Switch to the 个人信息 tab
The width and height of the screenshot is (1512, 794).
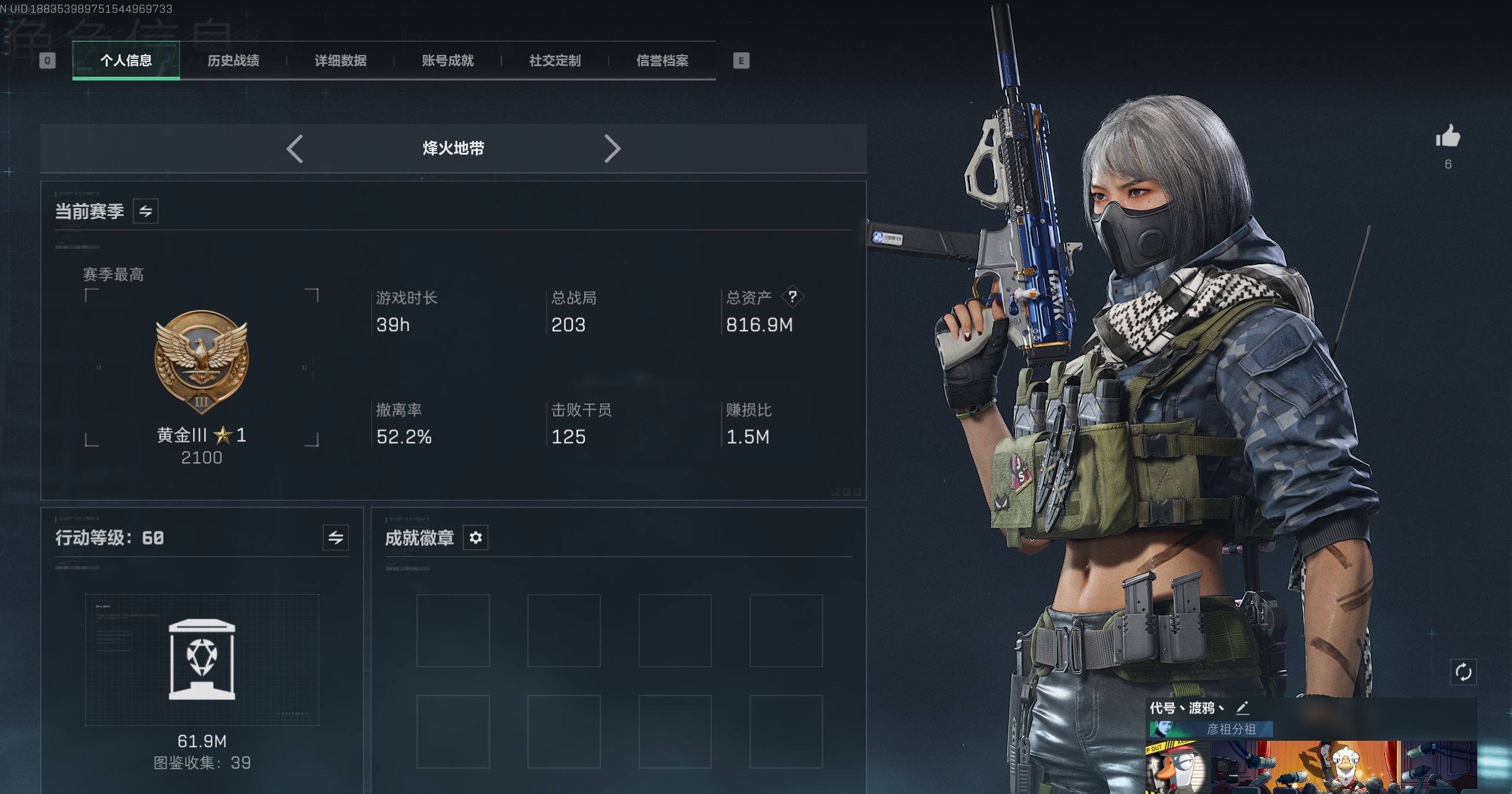[126, 61]
